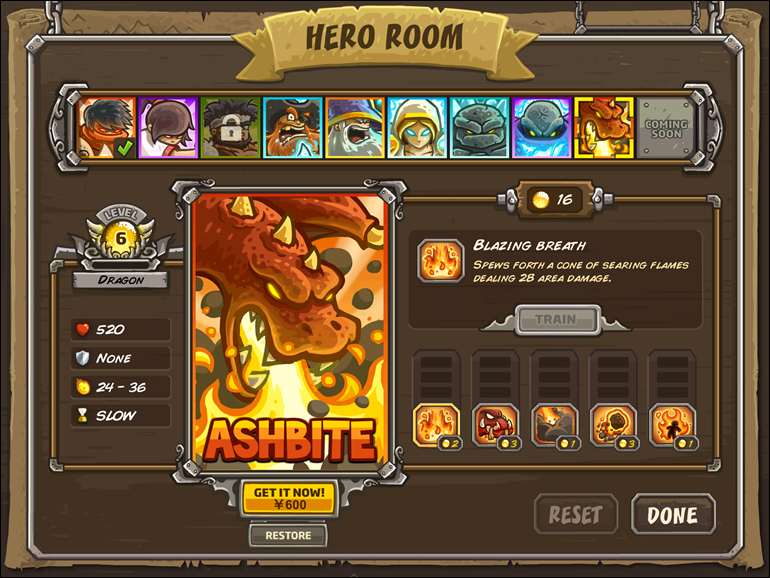Pick the flaming boulder skill icon

[x=613, y=424]
